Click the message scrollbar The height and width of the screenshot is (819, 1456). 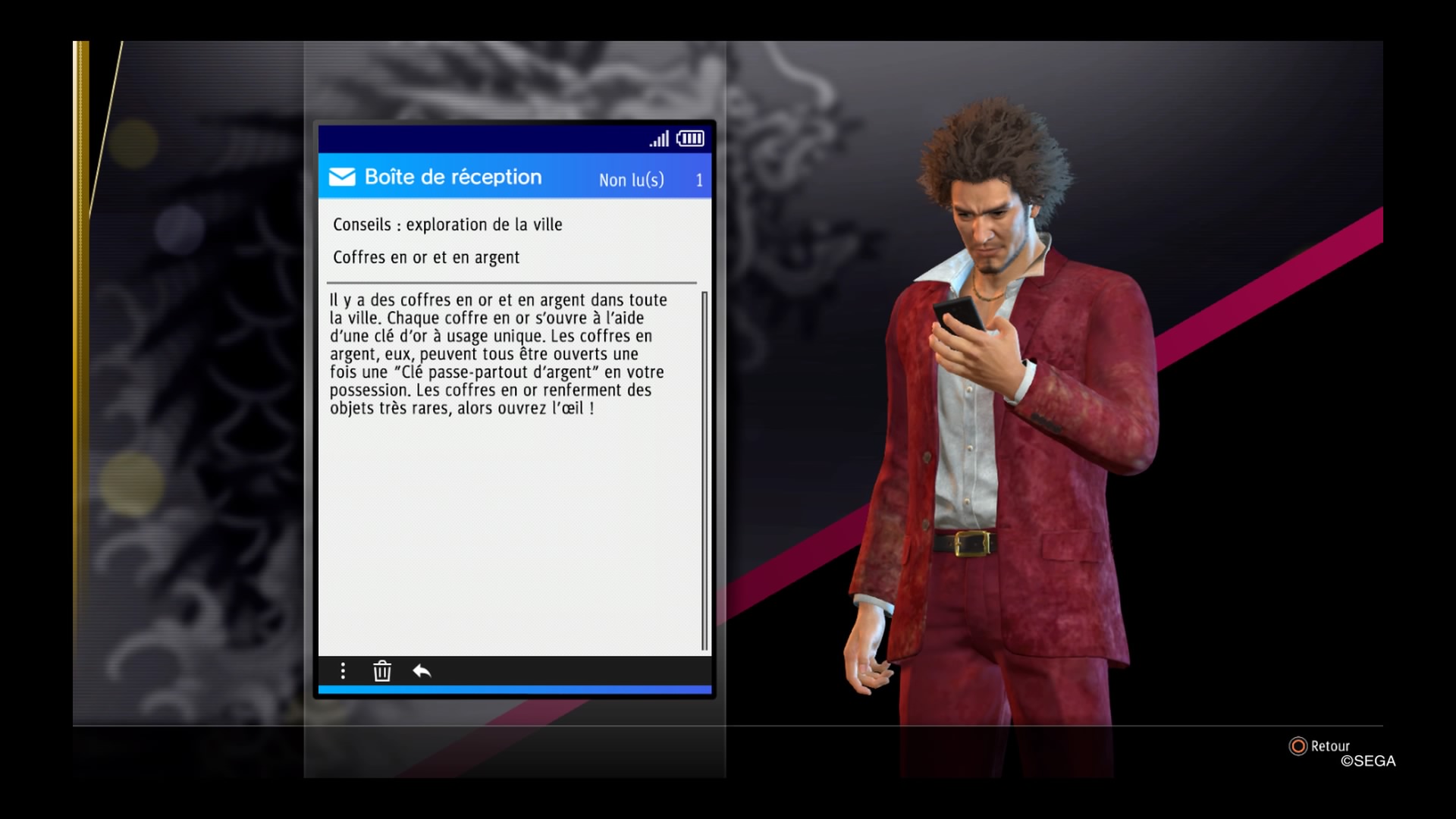pyautogui.click(x=704, y=470)
